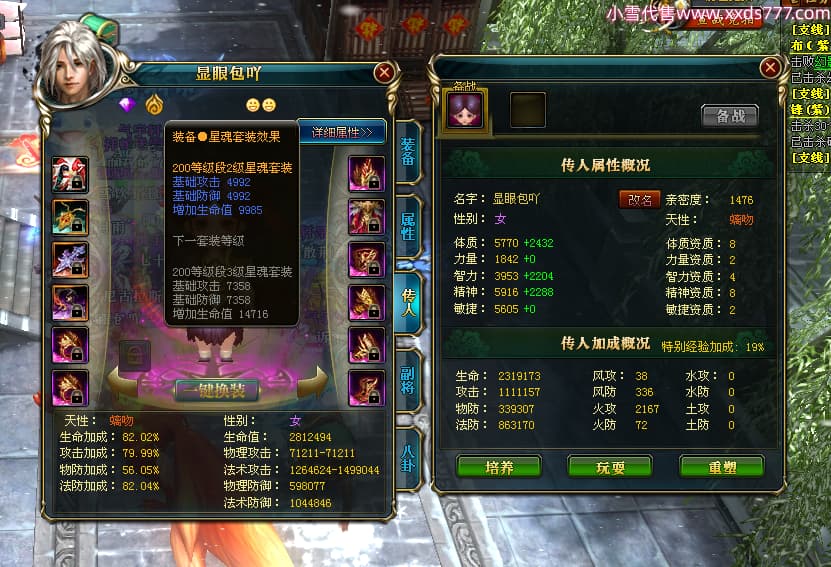Click the 备战 battle-ready button
Viewport: 831px width, 567px height.
click(x=729, y=115)
